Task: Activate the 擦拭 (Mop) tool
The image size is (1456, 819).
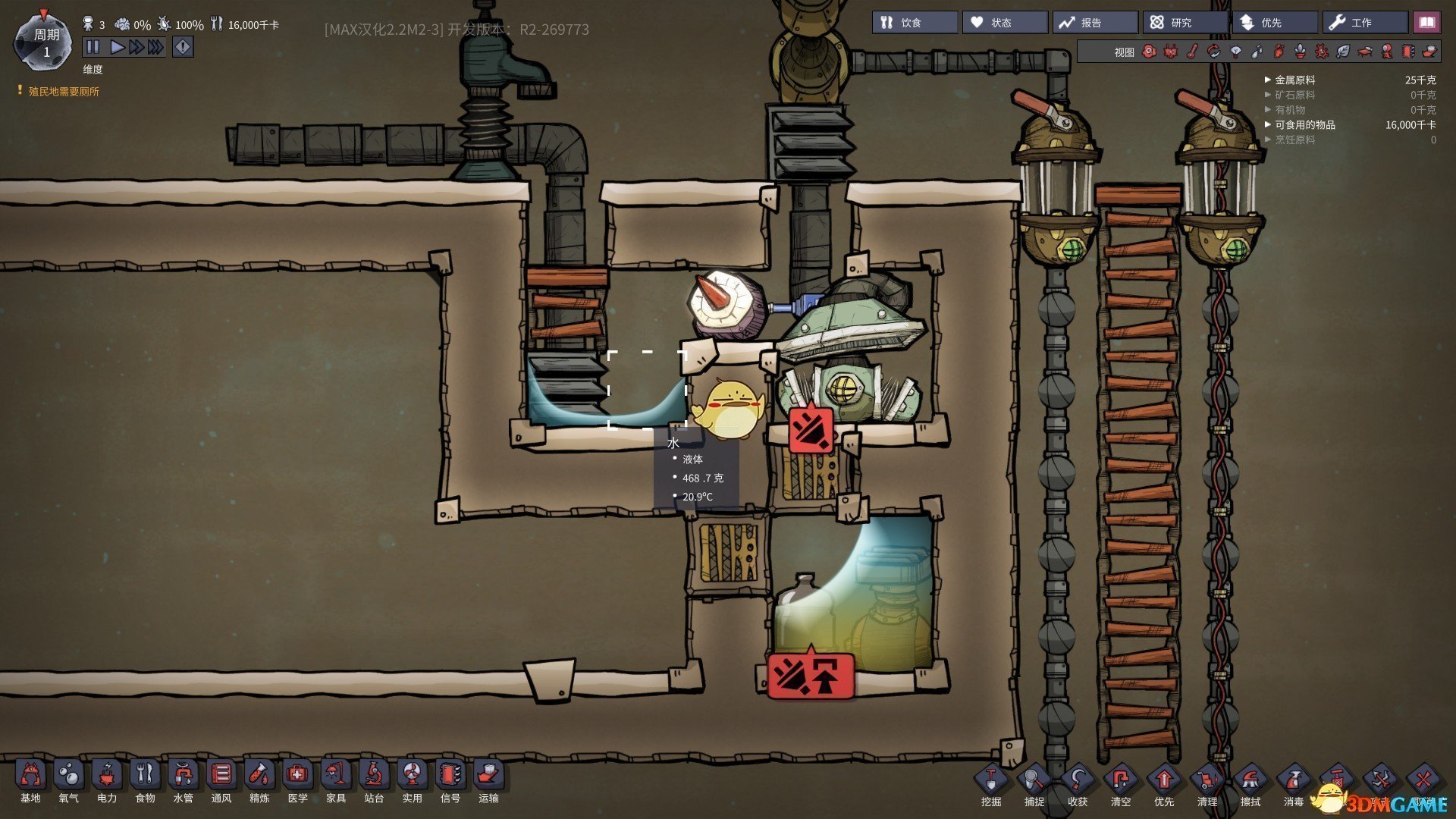Action: 1250,786
